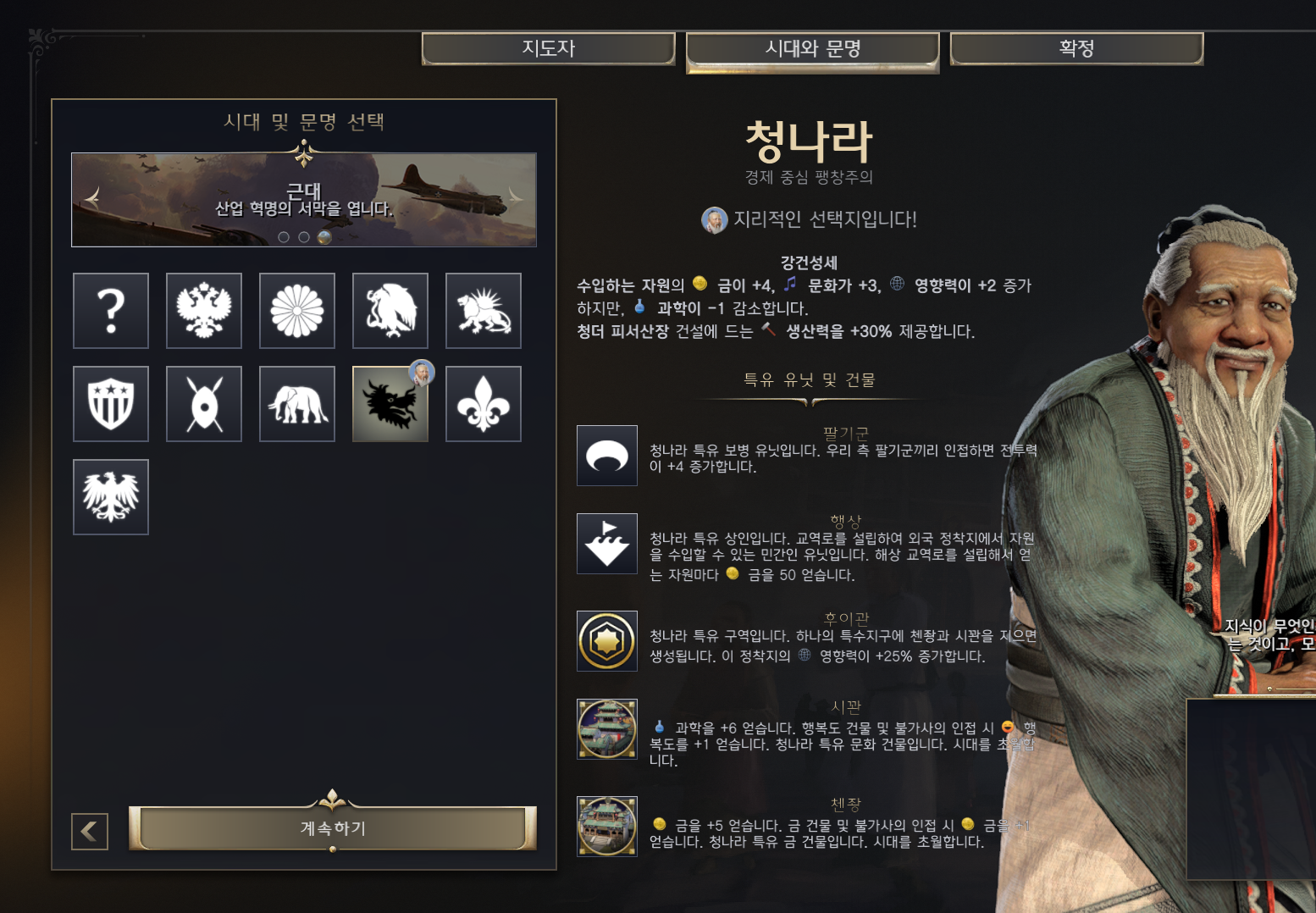
Task: Show the next era with the right banner arrow
Action: point(515,198)
